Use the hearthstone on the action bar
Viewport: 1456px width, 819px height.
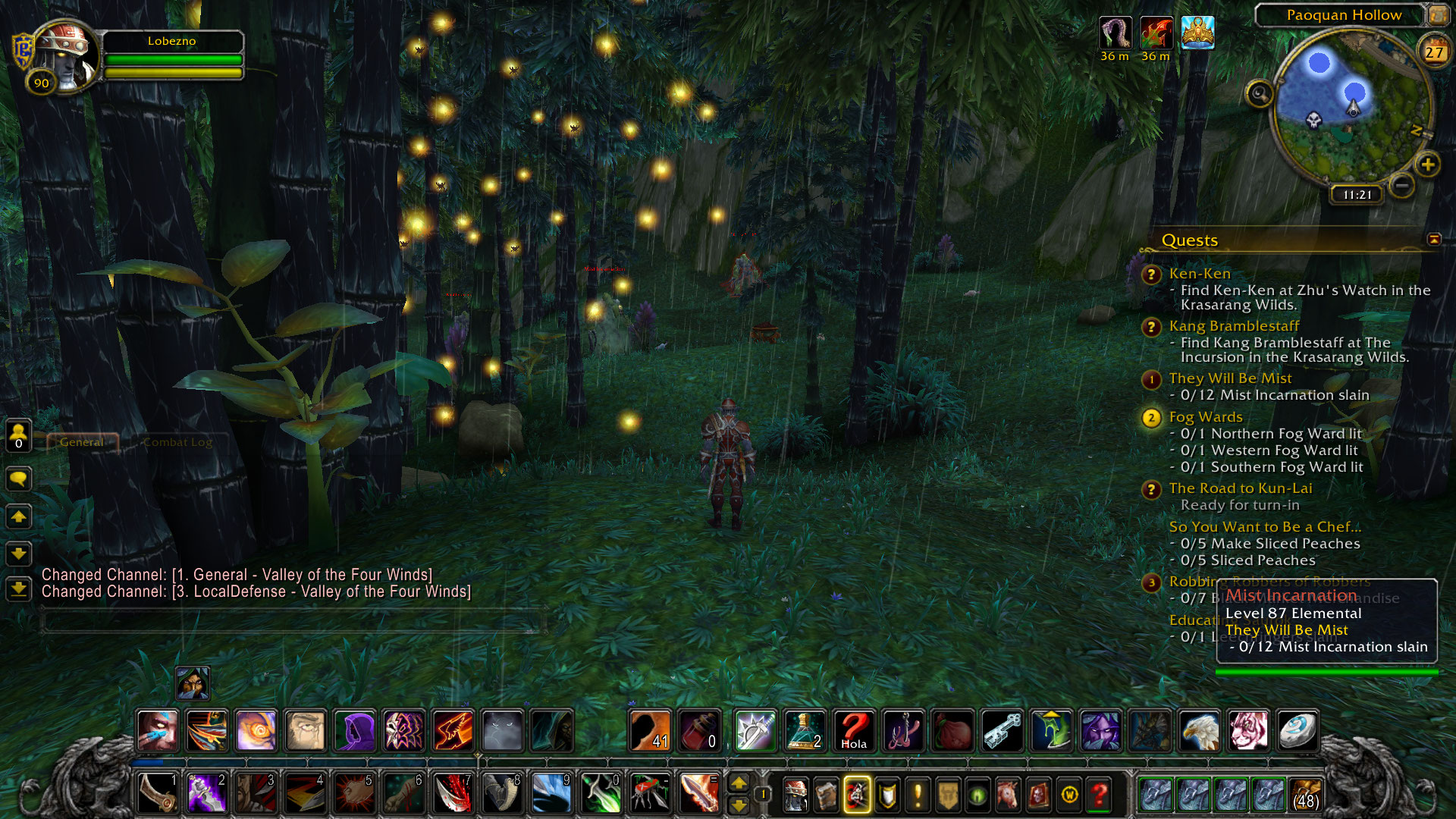(1298, 731)
